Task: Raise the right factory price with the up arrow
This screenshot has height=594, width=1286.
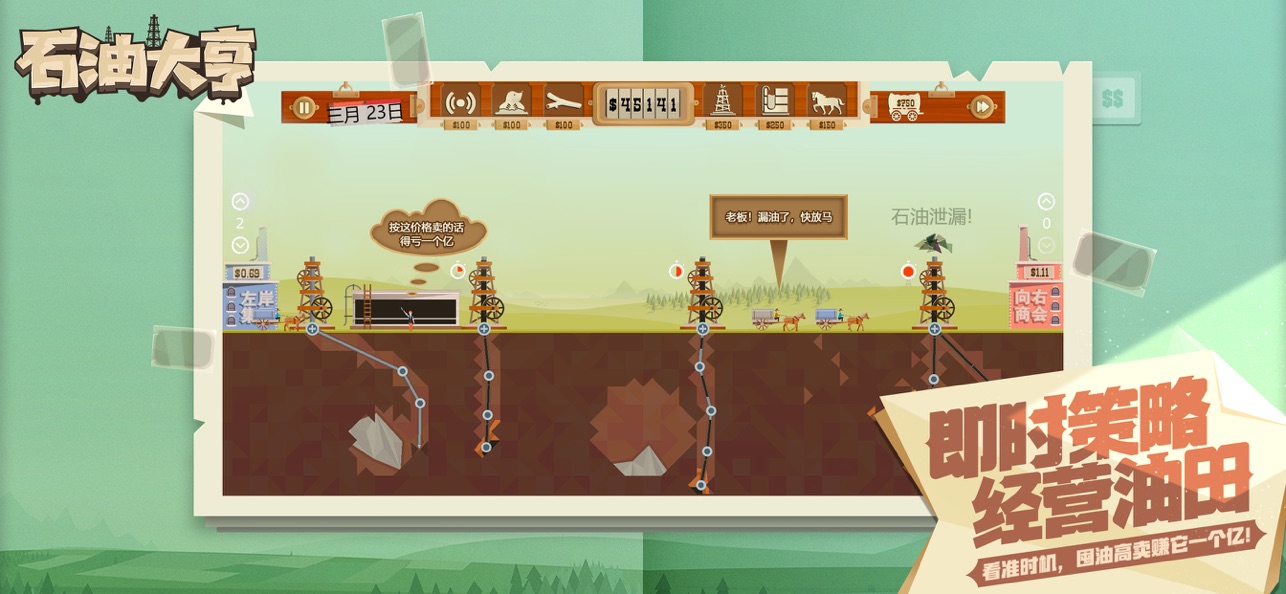Action: (x=1046, y=201)
